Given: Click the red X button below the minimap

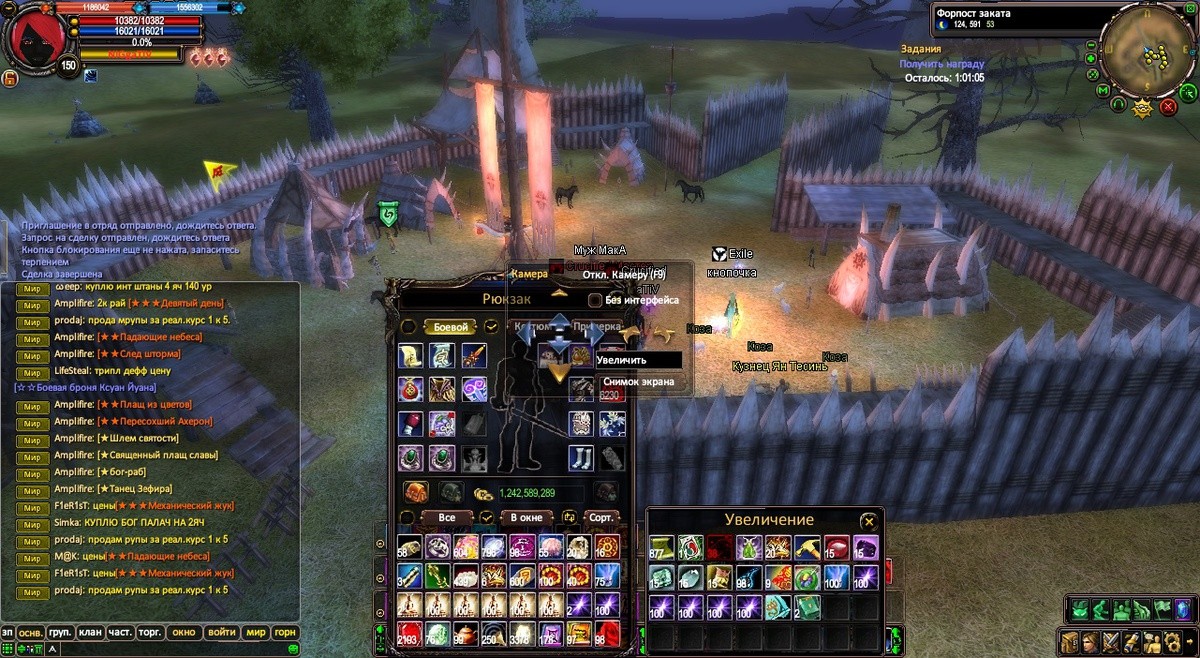Looking at the screenshot, I should click(1168, 106).
